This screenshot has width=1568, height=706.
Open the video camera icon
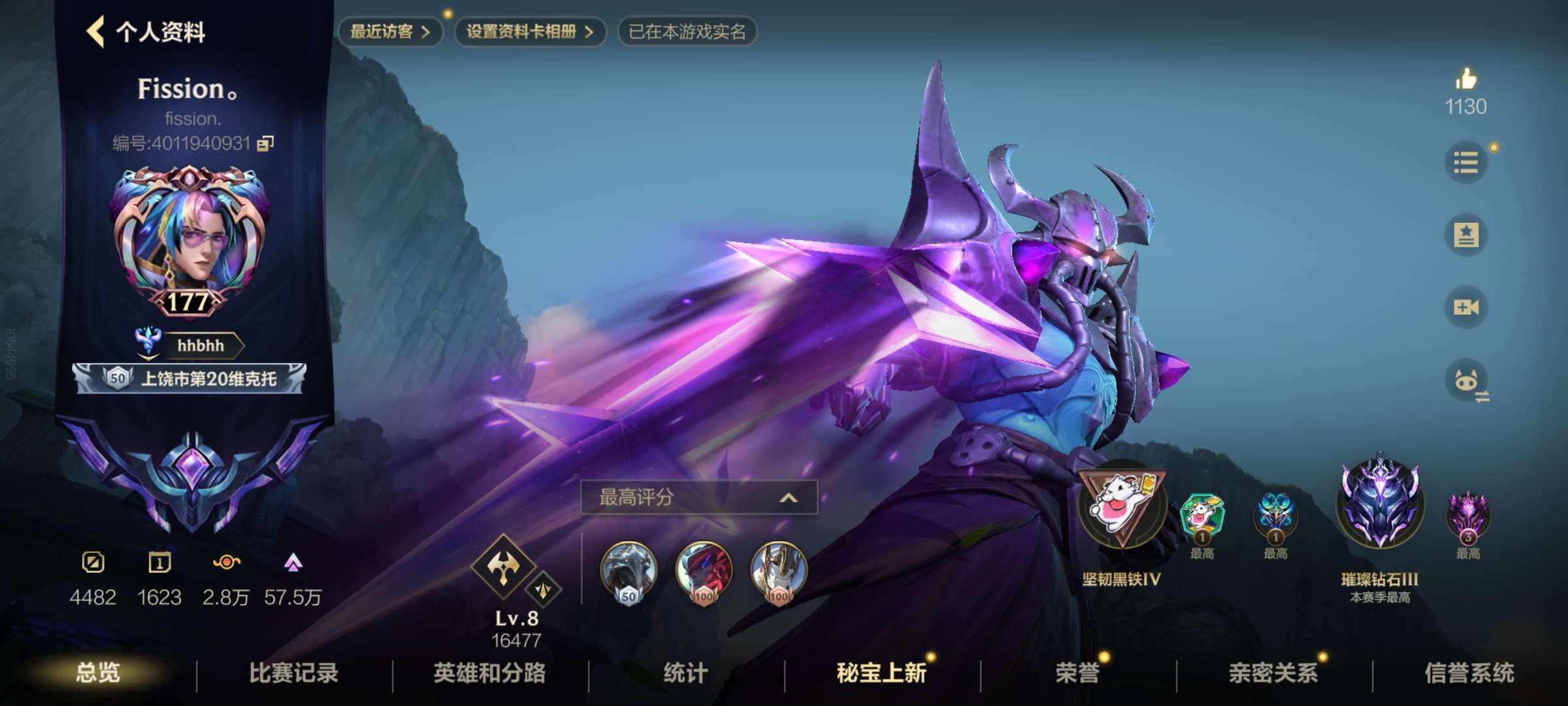(x=1465, y=307)
